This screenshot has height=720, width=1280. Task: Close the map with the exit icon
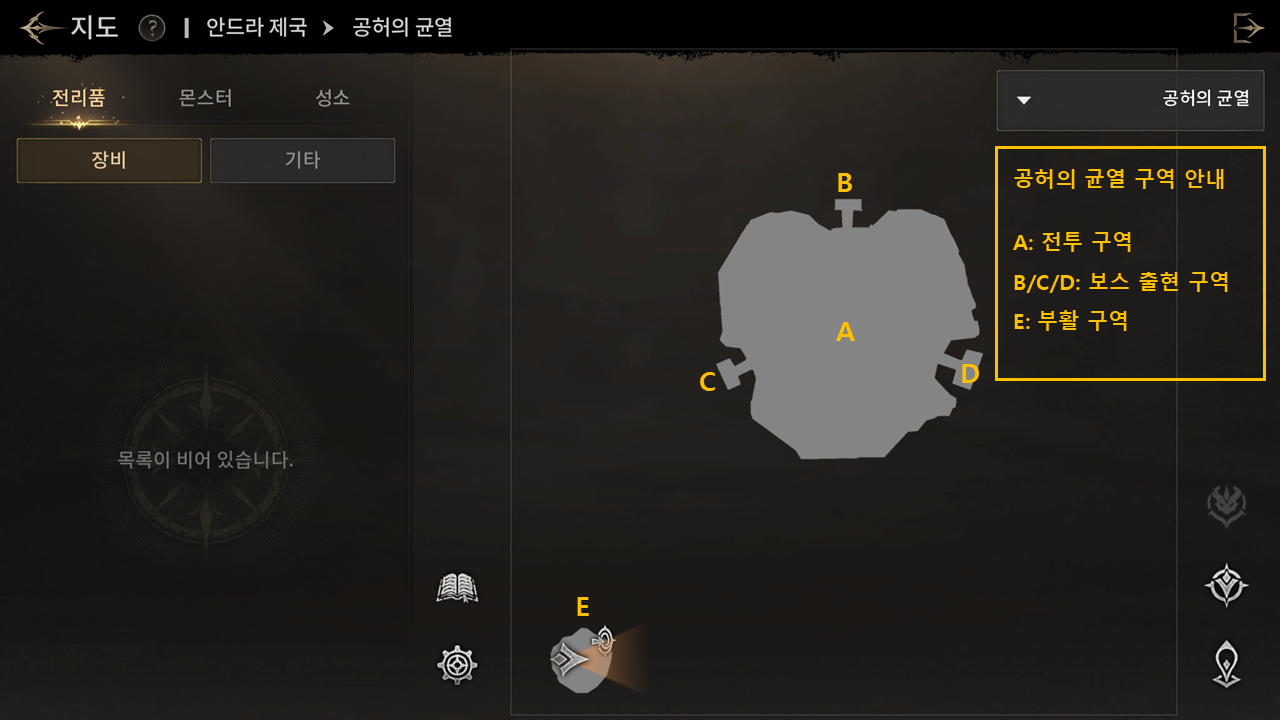1247,27
